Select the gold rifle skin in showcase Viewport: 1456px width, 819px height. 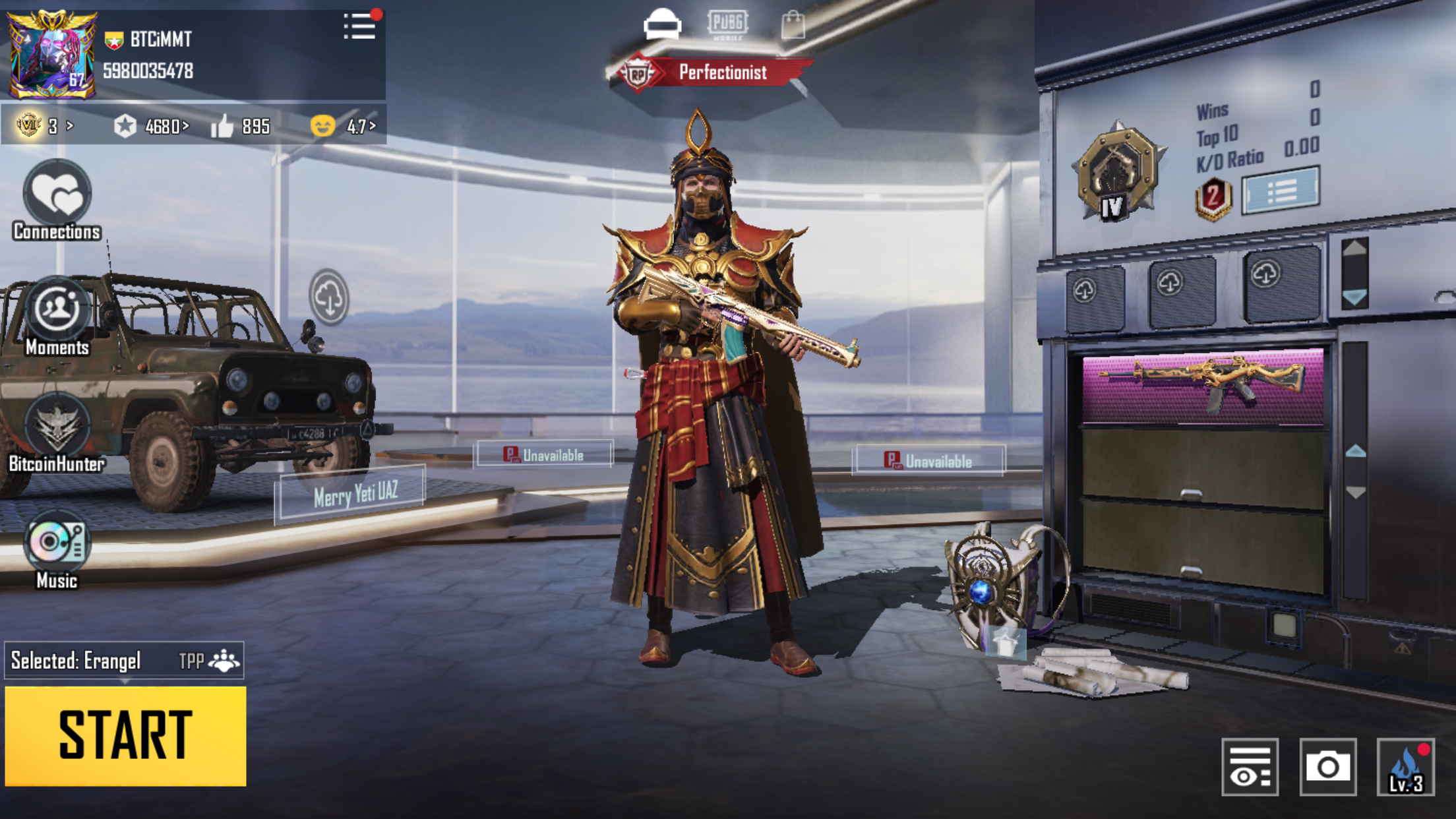pyautogui.click(x=1203, y=385)
